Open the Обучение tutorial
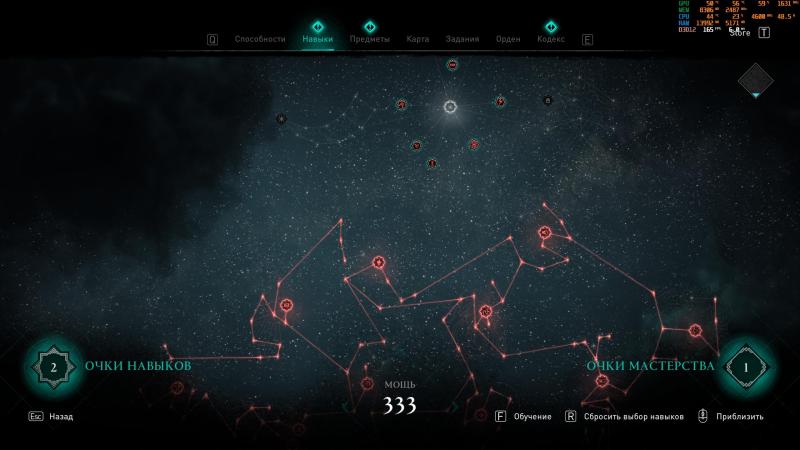This screenshot has height=450, width=800. coord(531,416)
